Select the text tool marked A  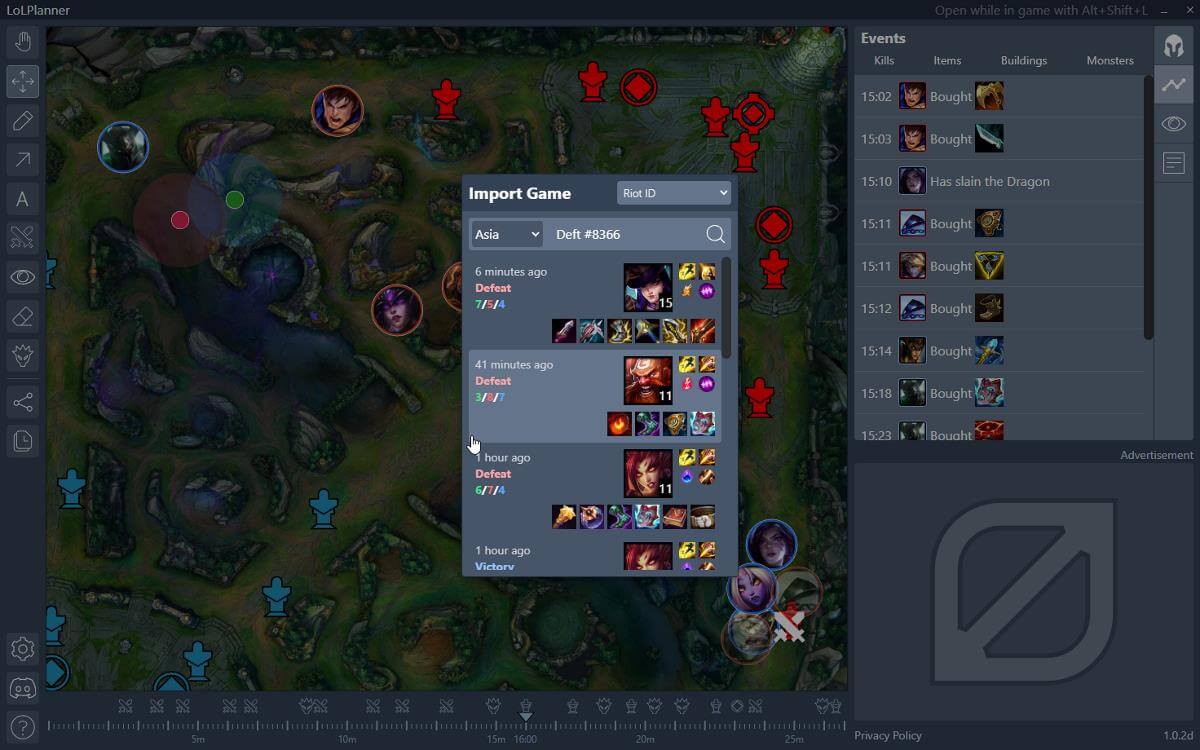point(23,199)
